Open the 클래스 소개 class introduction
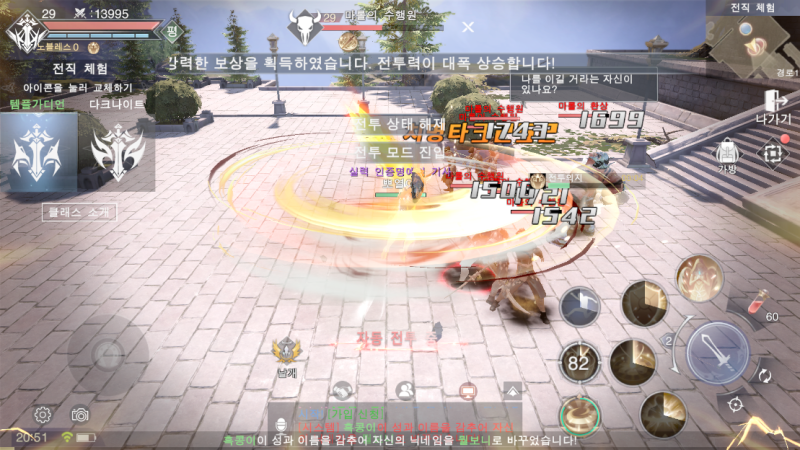This screenshot has height=450, width=800. click(78, 212)
